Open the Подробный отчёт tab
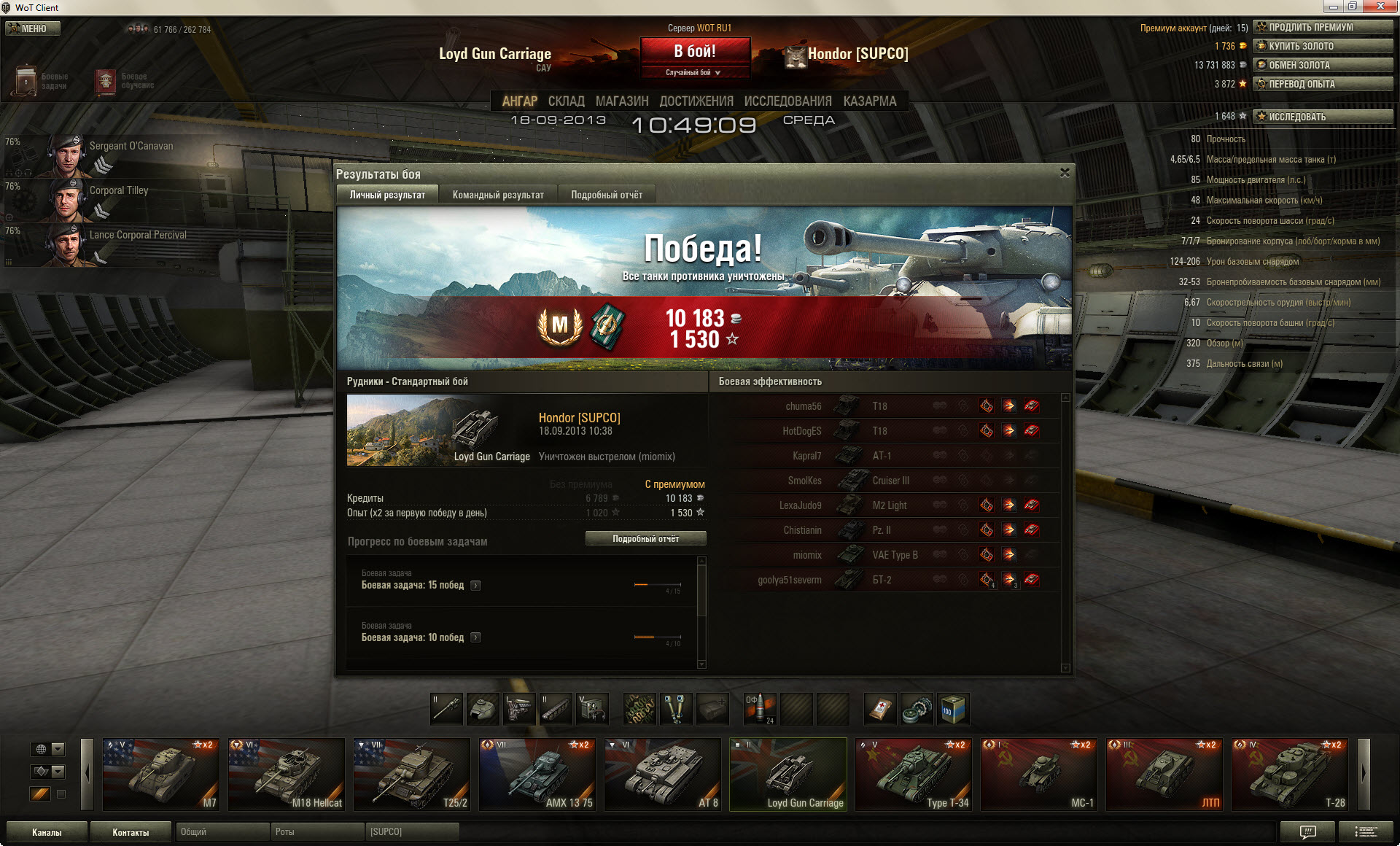 coord(607,195)
